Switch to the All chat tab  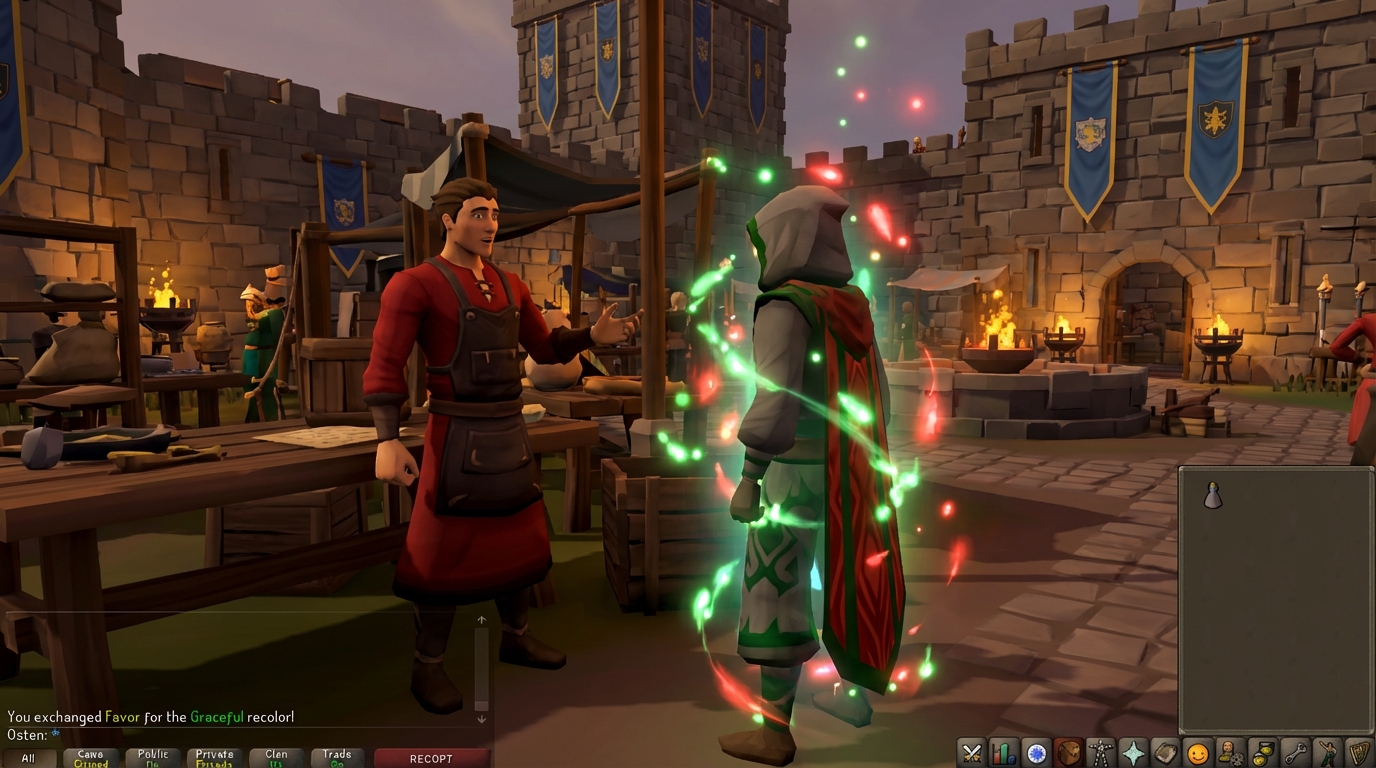click(28, 757)
